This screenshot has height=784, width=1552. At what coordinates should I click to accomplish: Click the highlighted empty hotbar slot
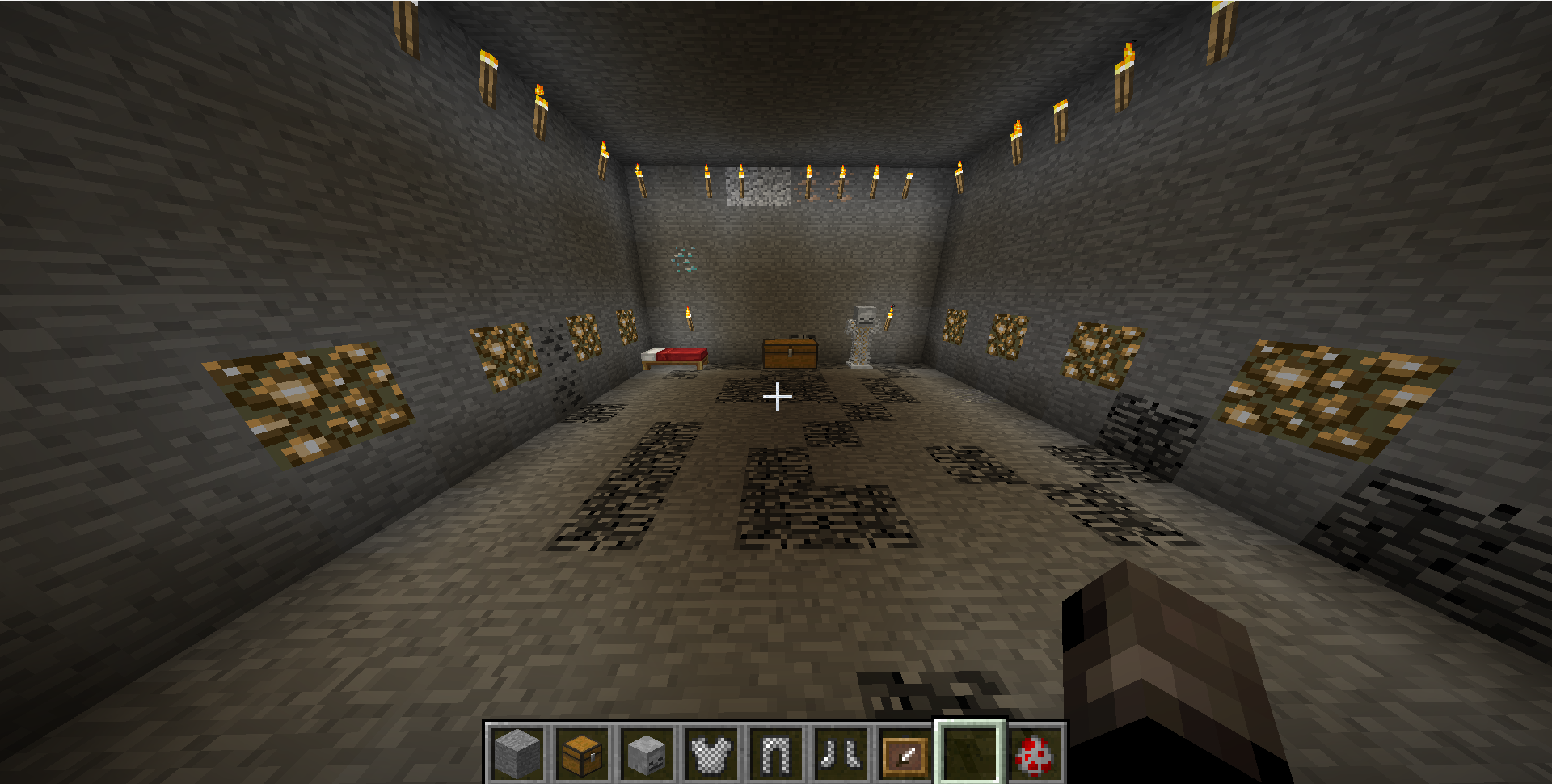tap(970, 753)
